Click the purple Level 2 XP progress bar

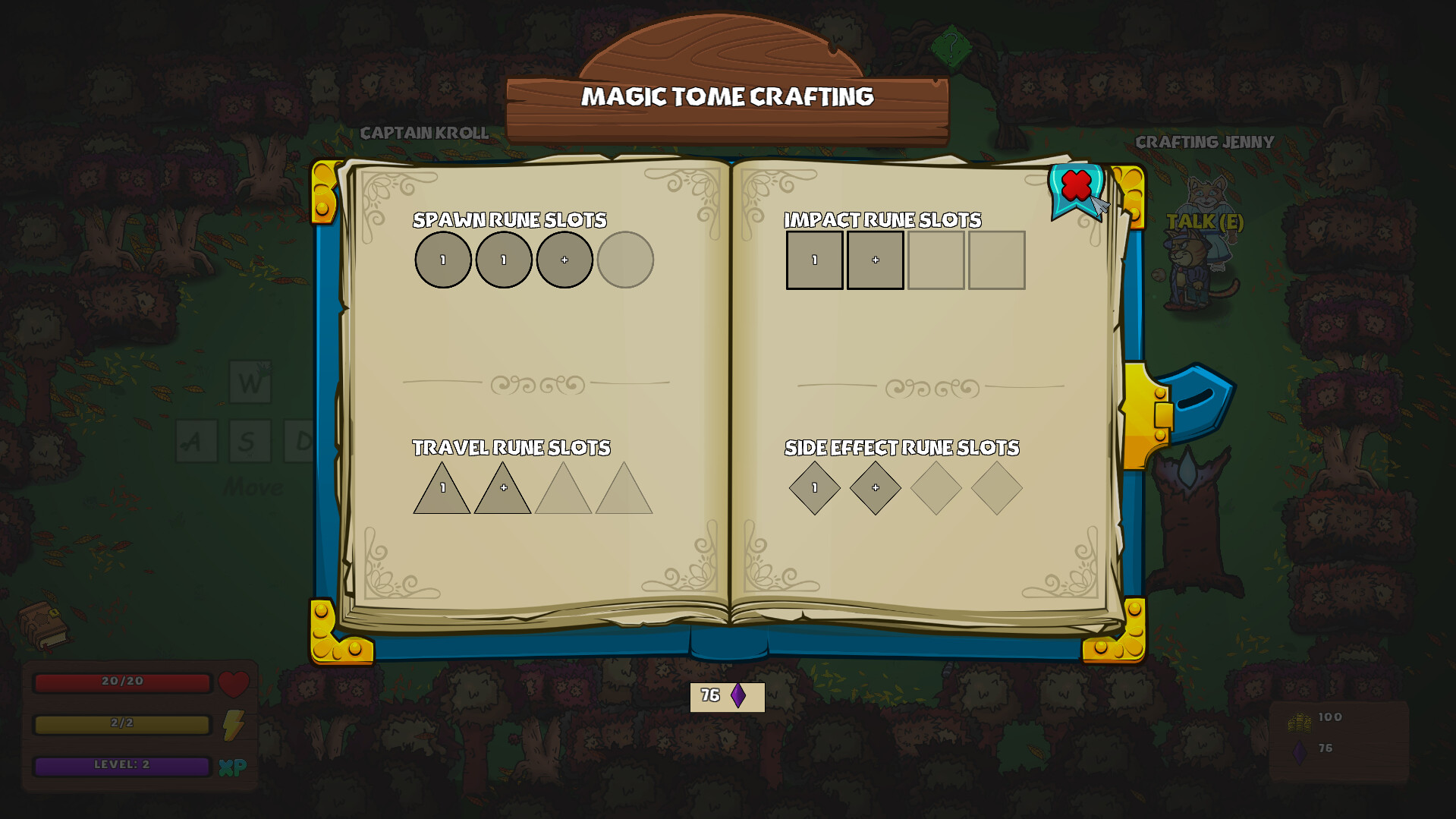121,767
